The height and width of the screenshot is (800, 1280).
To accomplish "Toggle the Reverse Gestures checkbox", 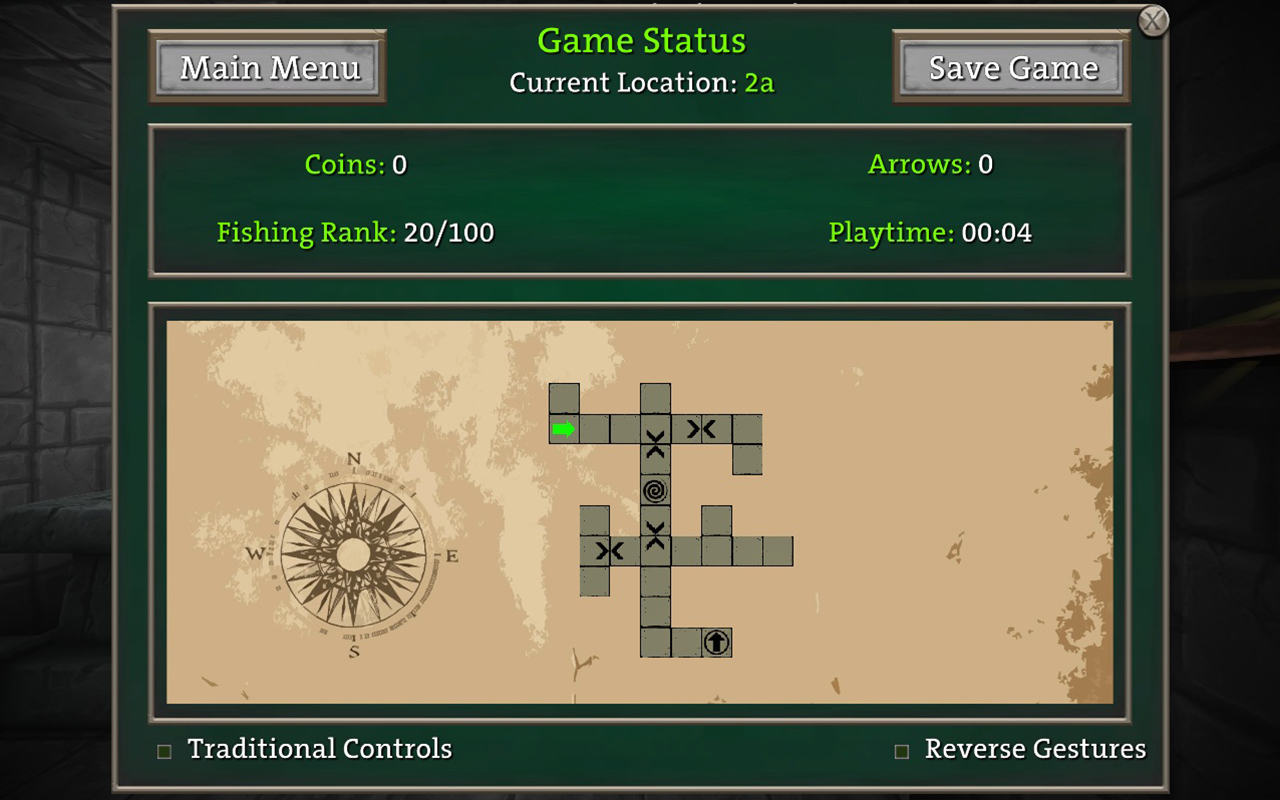I will coord(901,749).
